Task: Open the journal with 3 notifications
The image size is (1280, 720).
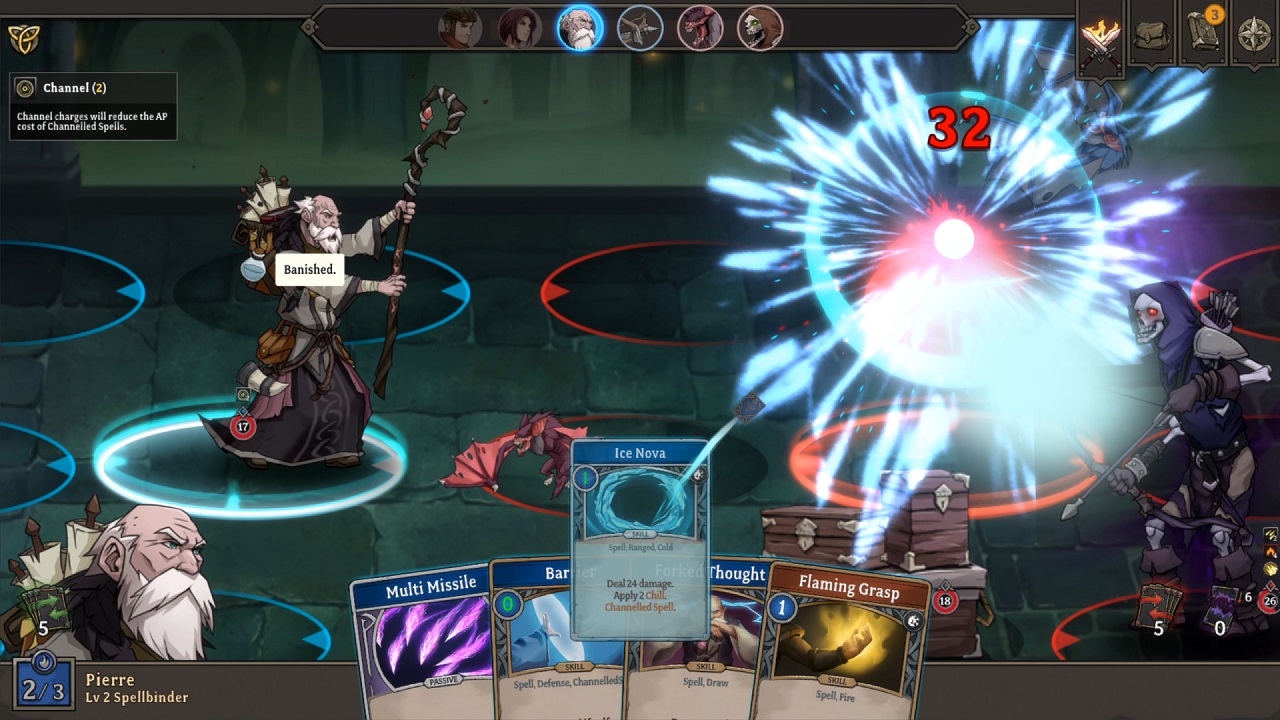Action: 1203,36
